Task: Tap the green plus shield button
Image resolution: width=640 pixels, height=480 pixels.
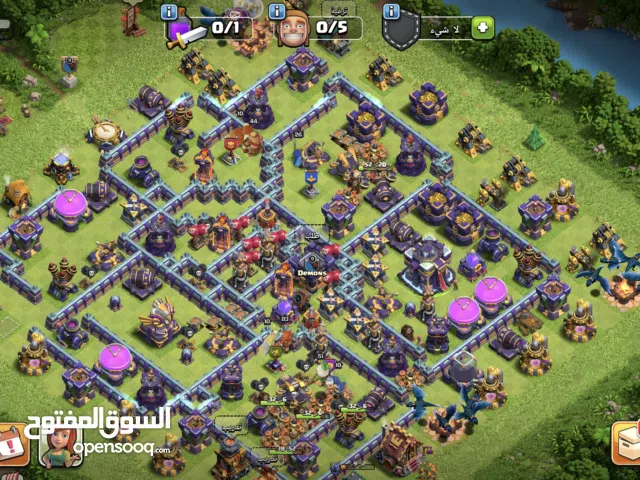Action: point(484,27)
